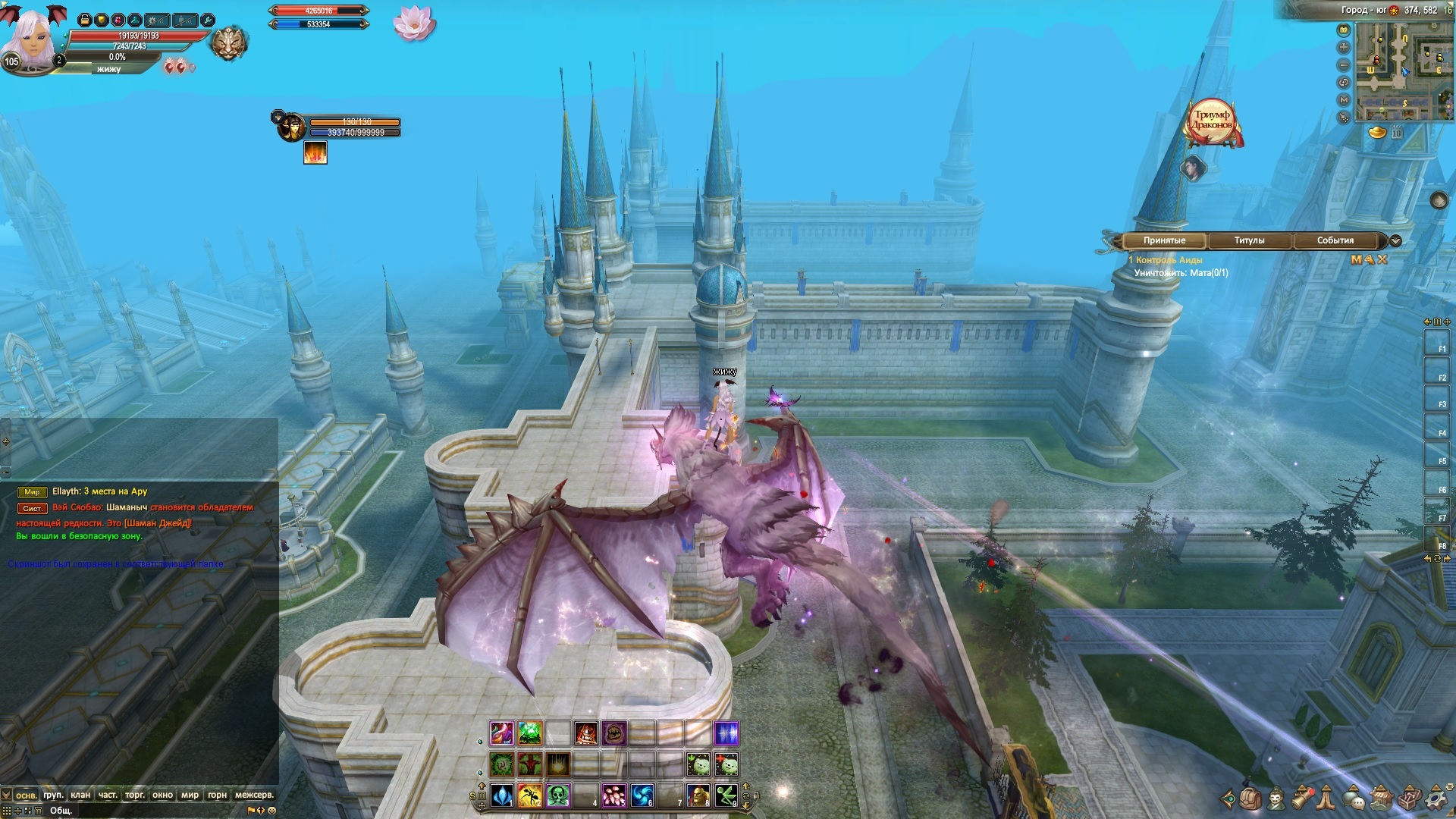
Task: Open the Триумф Драконов event badge
Action: (x=1211, y=121)
